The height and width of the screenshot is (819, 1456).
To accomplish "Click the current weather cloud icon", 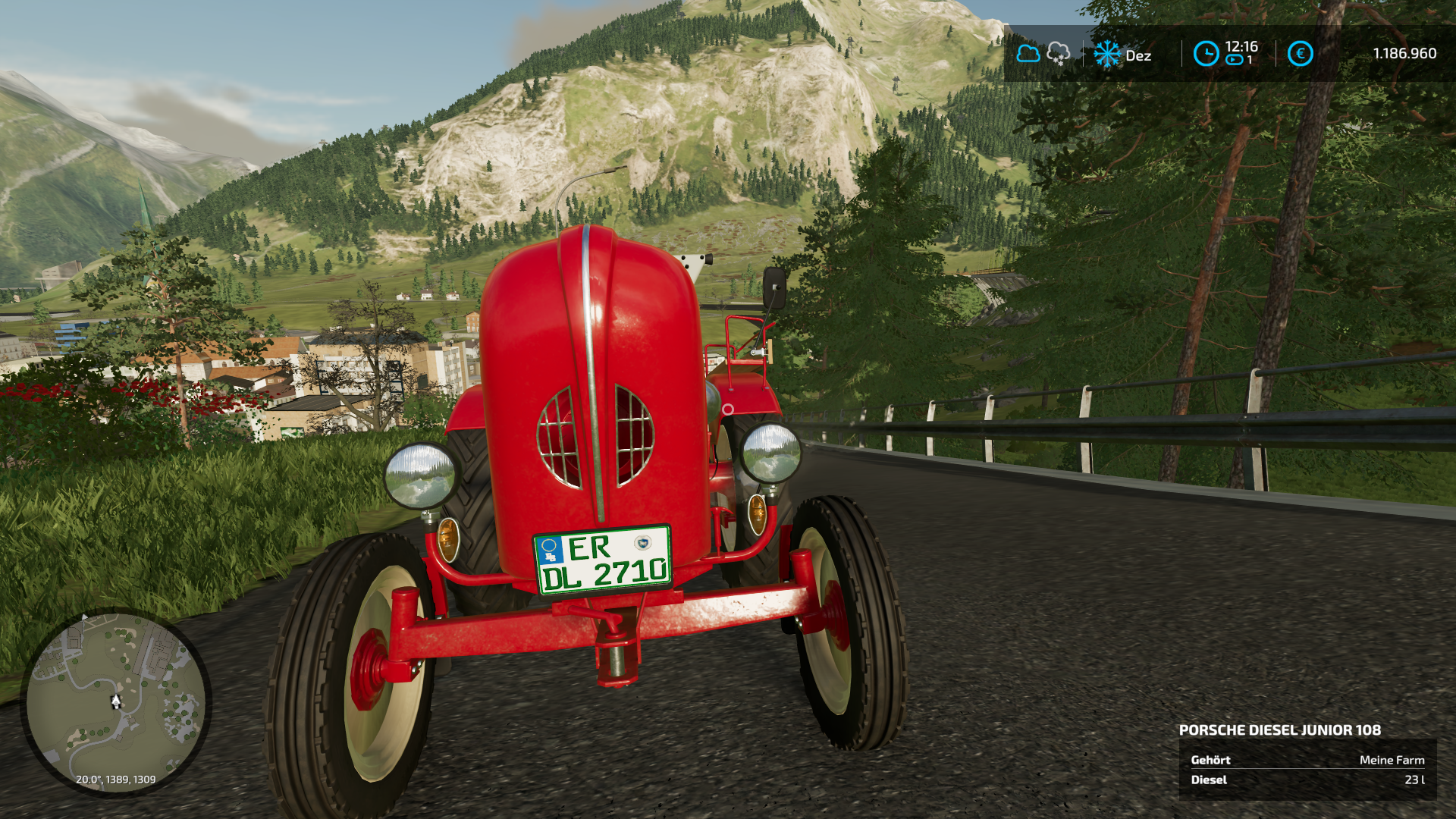I will [1028, 54].
